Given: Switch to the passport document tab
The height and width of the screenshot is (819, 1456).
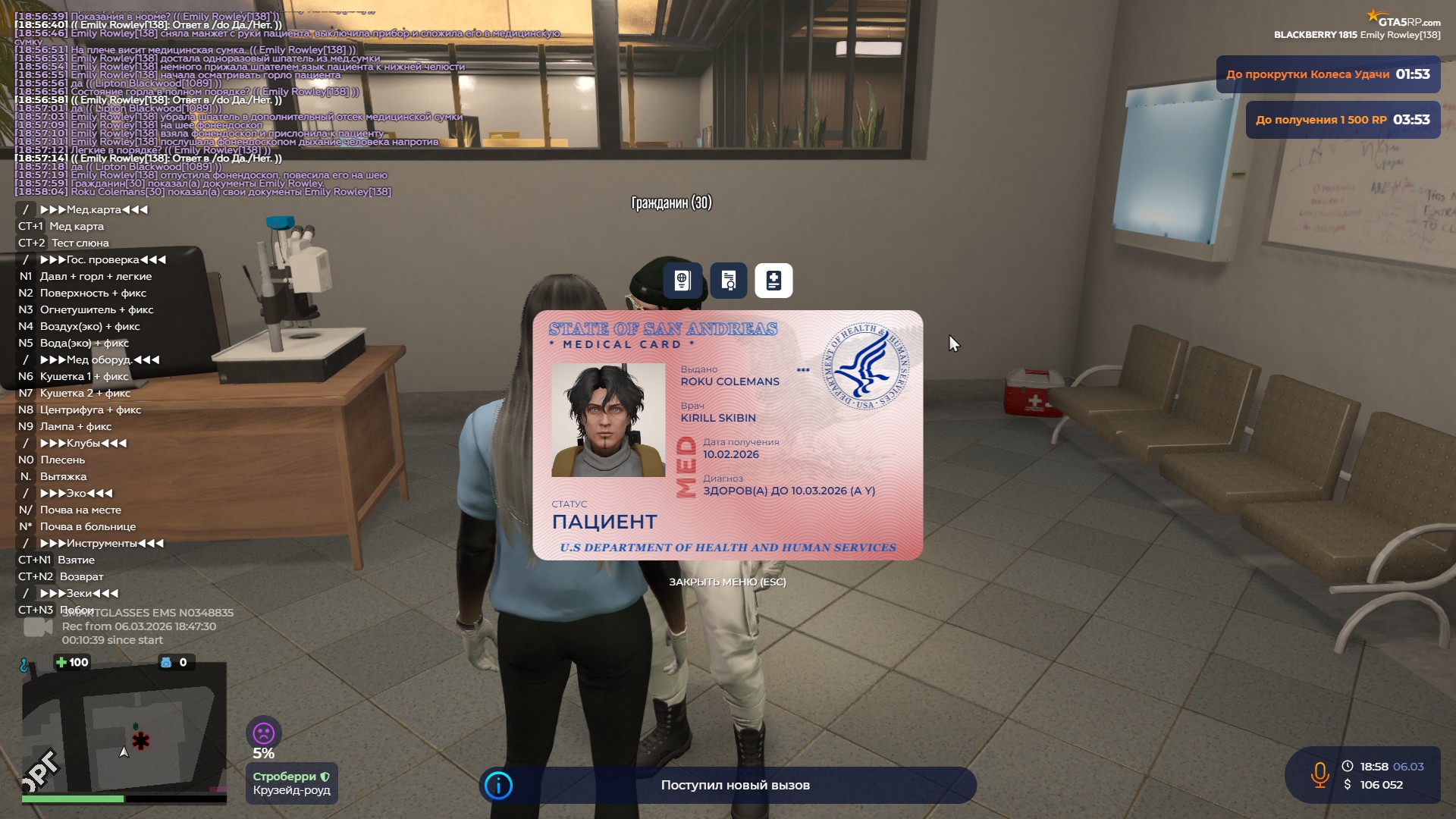Looking at the screenshot, I should pyautogui.click(x=682, y=281).
